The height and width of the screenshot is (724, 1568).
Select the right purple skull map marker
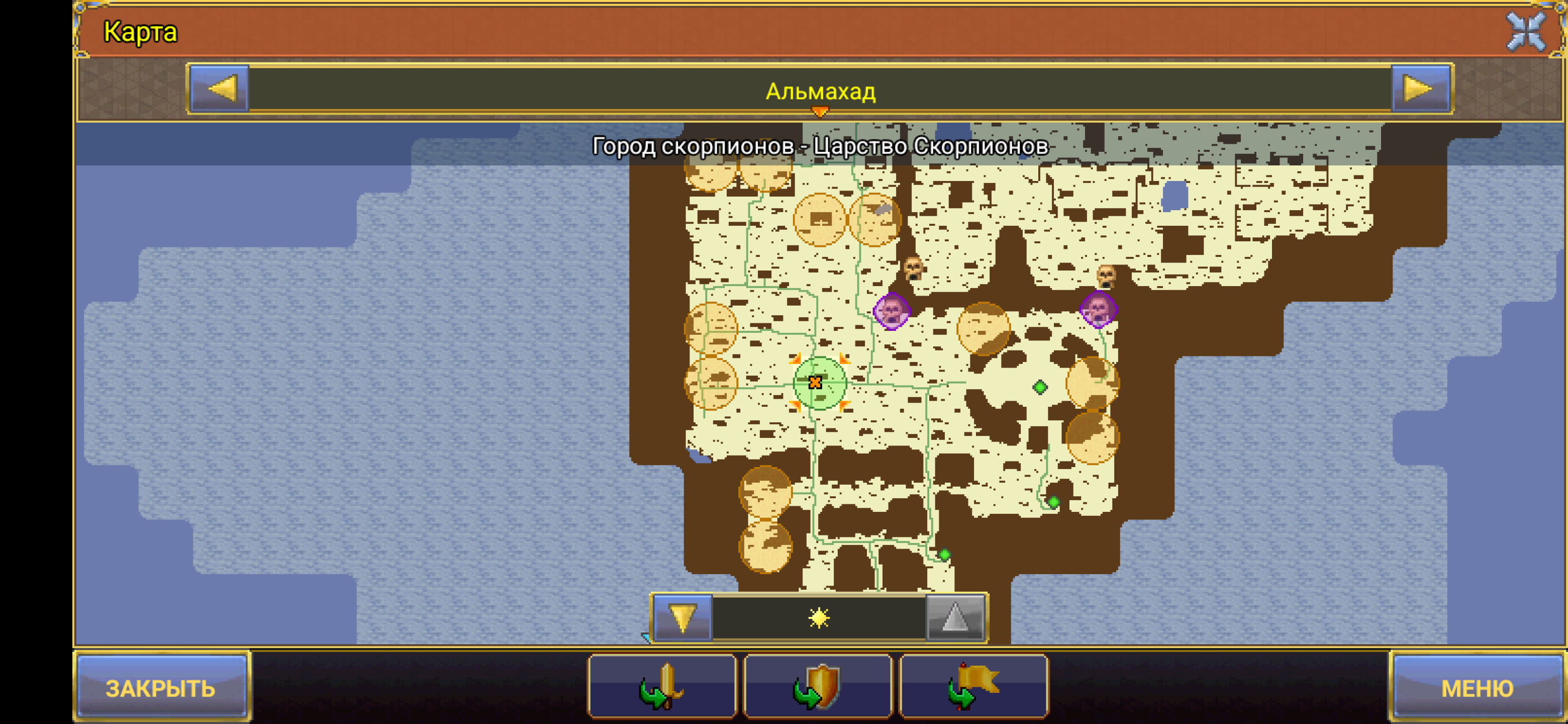point(1098,309)
